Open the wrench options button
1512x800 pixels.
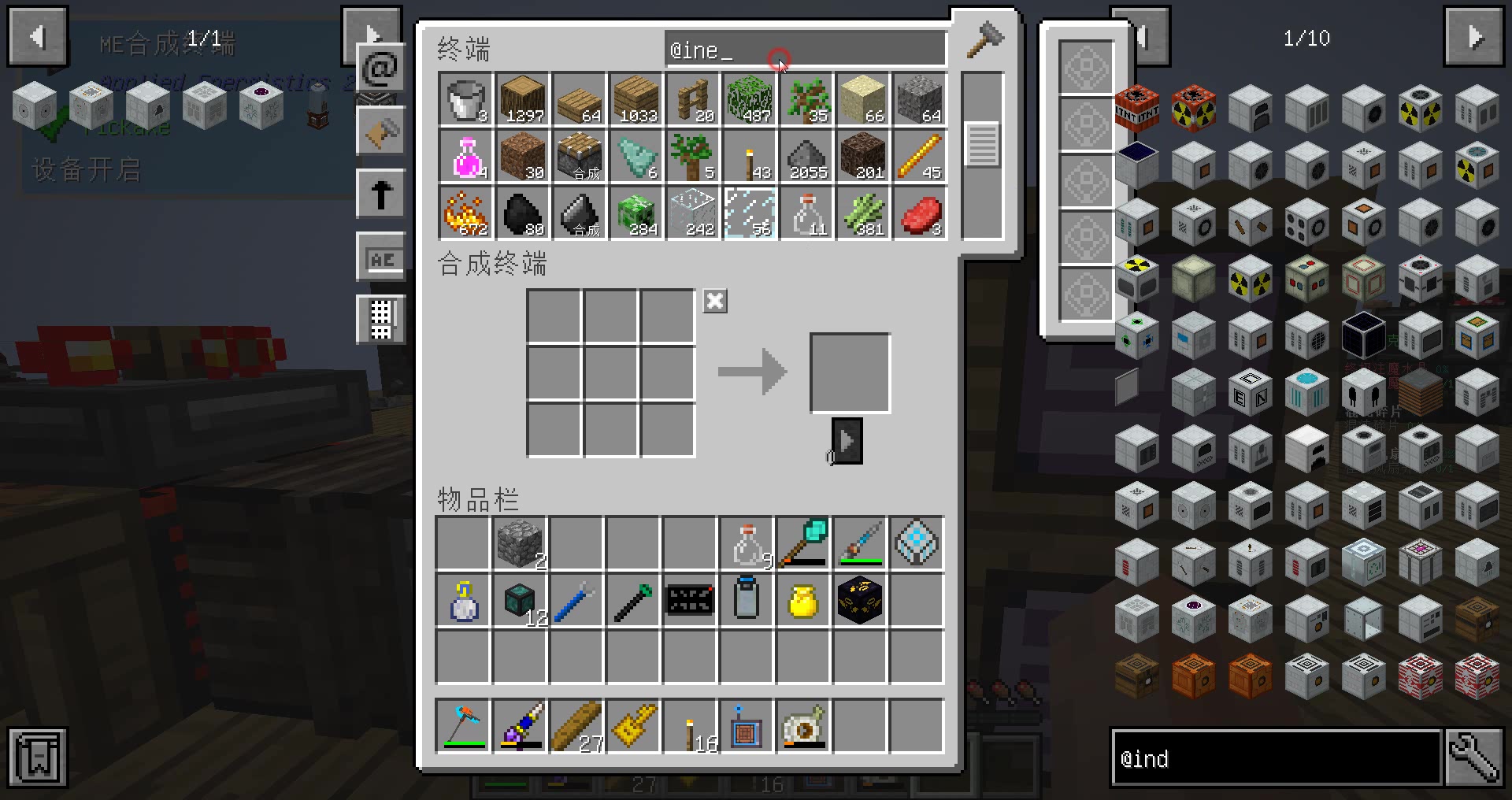(1474, 758)
